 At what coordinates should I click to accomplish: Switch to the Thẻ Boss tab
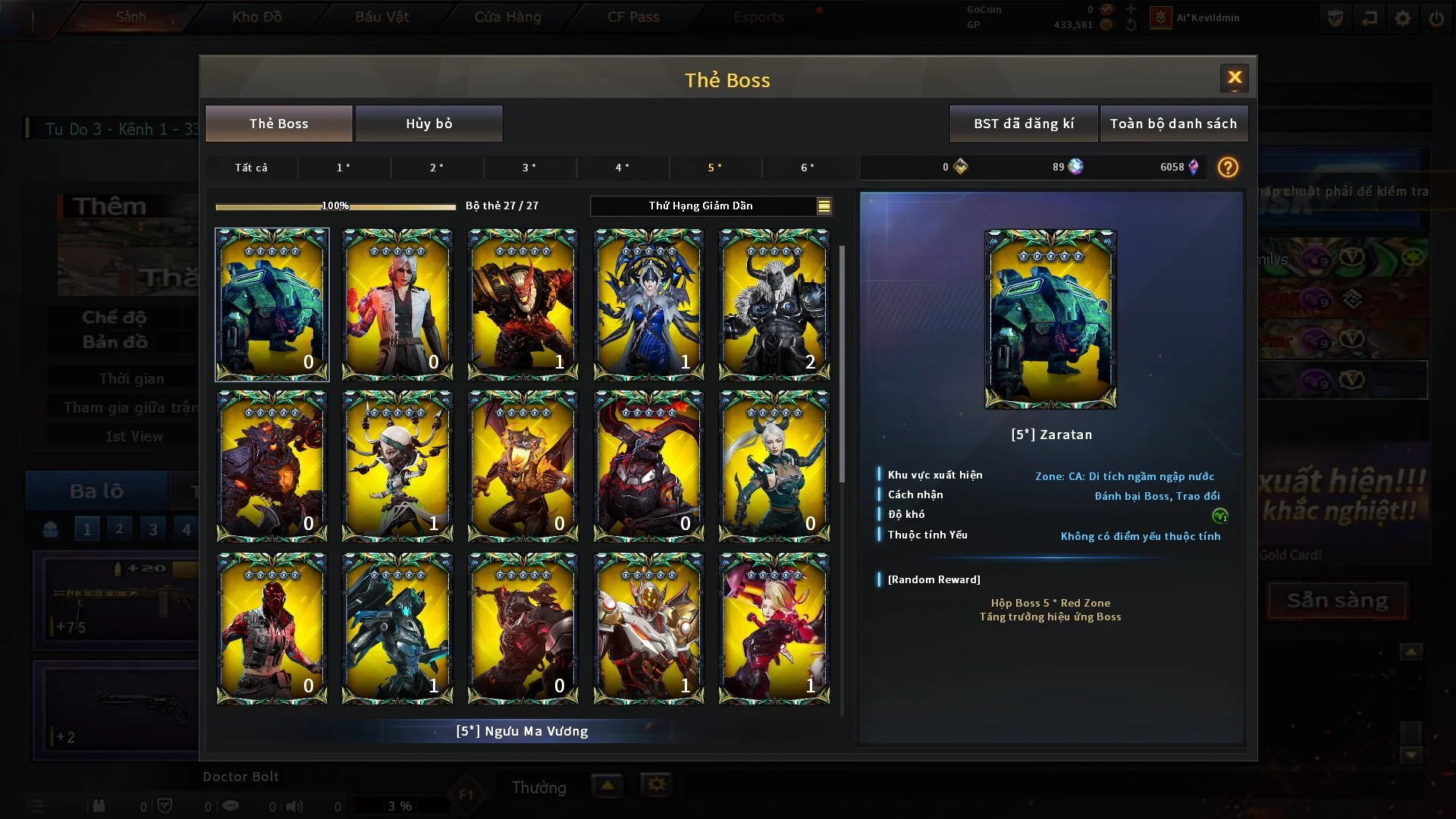(x=278, y=124)
